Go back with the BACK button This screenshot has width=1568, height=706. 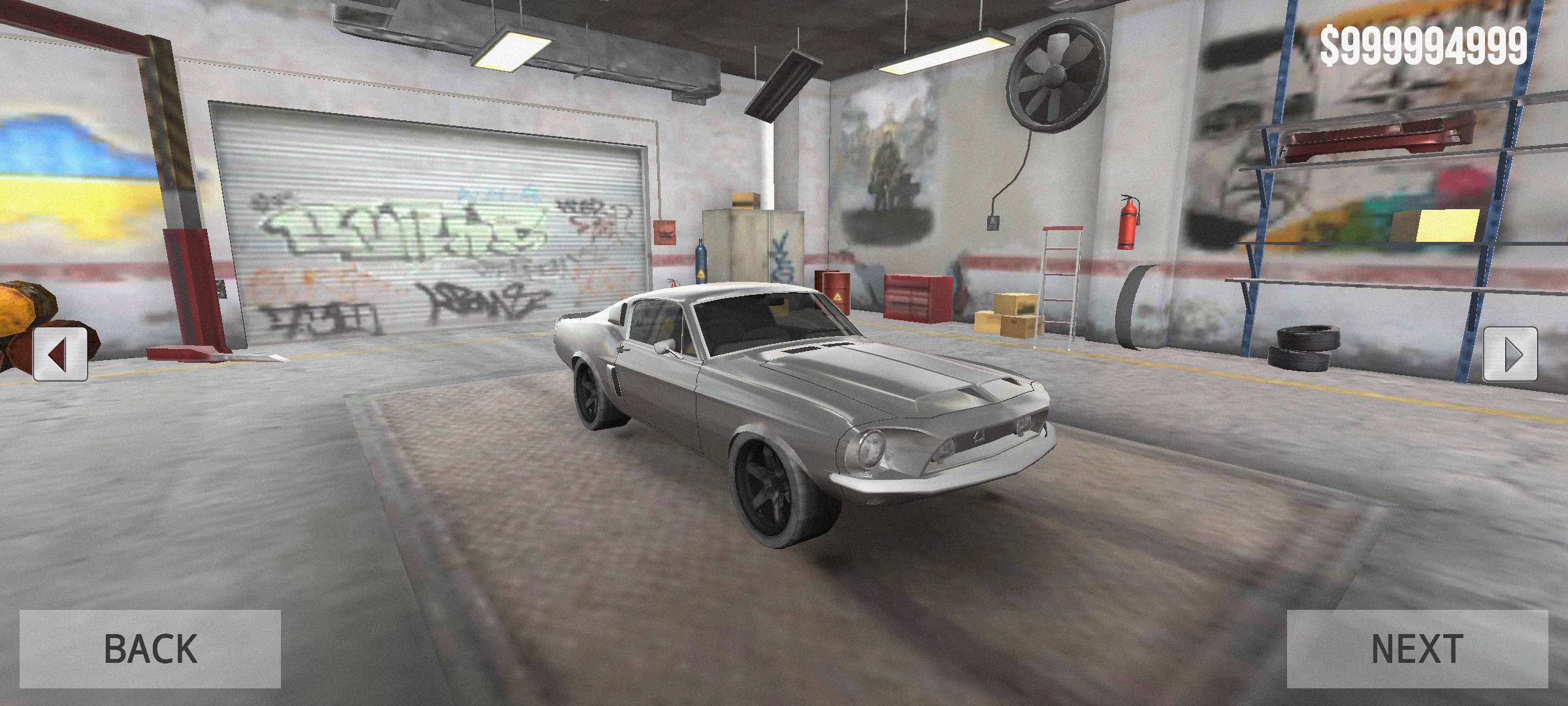click(x=150, y=648)
